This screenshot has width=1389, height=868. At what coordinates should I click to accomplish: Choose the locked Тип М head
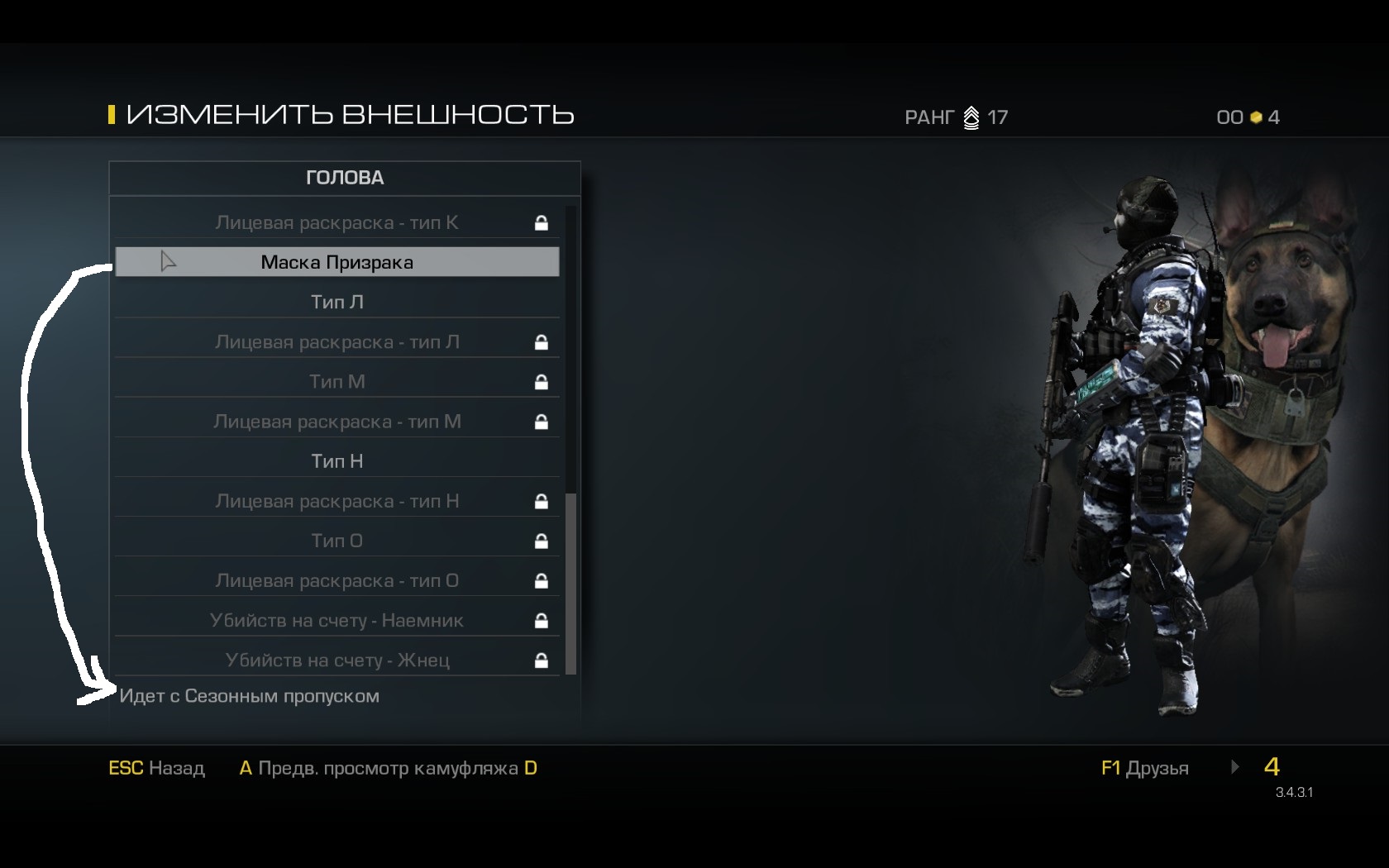click(x=337, y=381)
